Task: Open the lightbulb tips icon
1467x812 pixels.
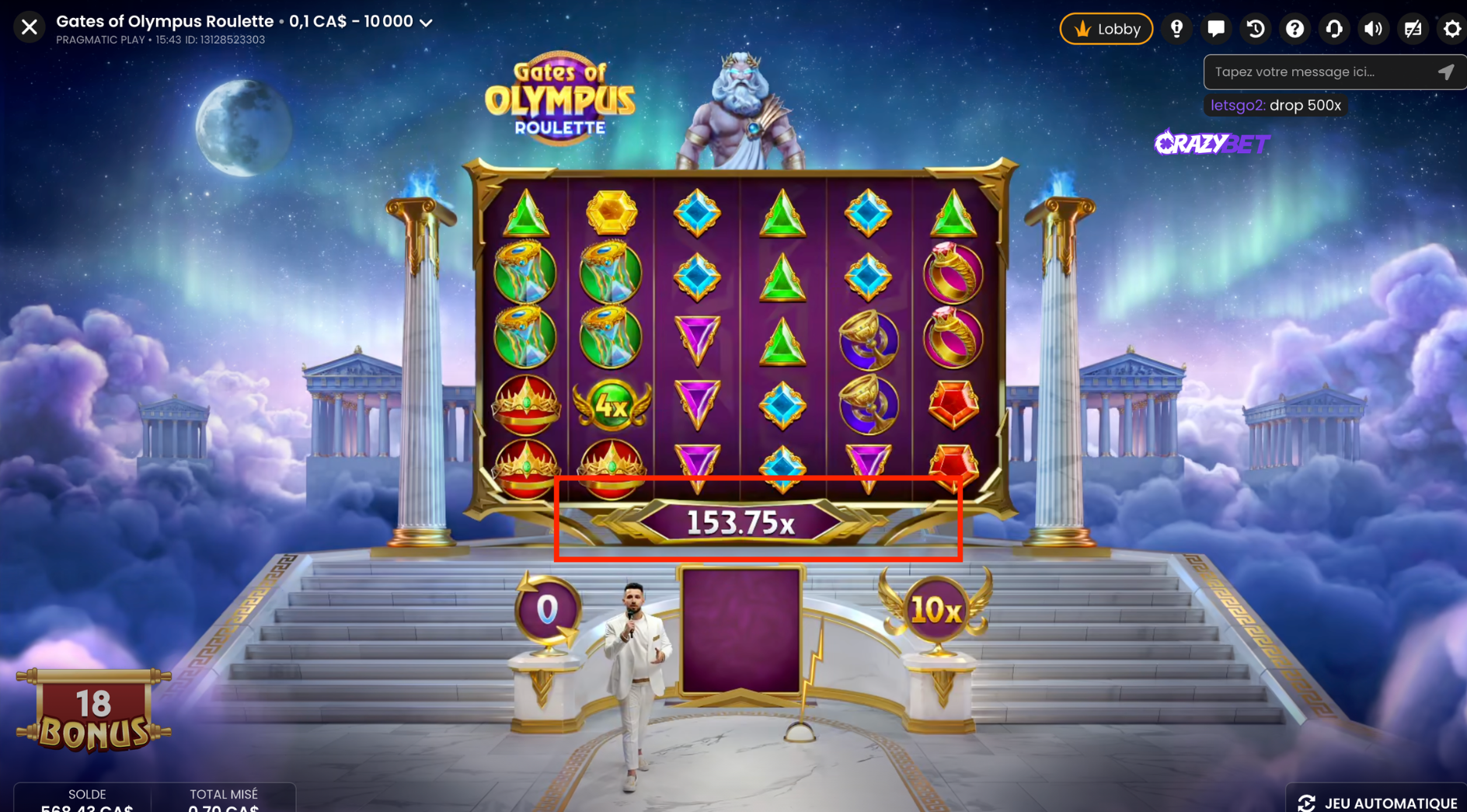Action: 1176,29
